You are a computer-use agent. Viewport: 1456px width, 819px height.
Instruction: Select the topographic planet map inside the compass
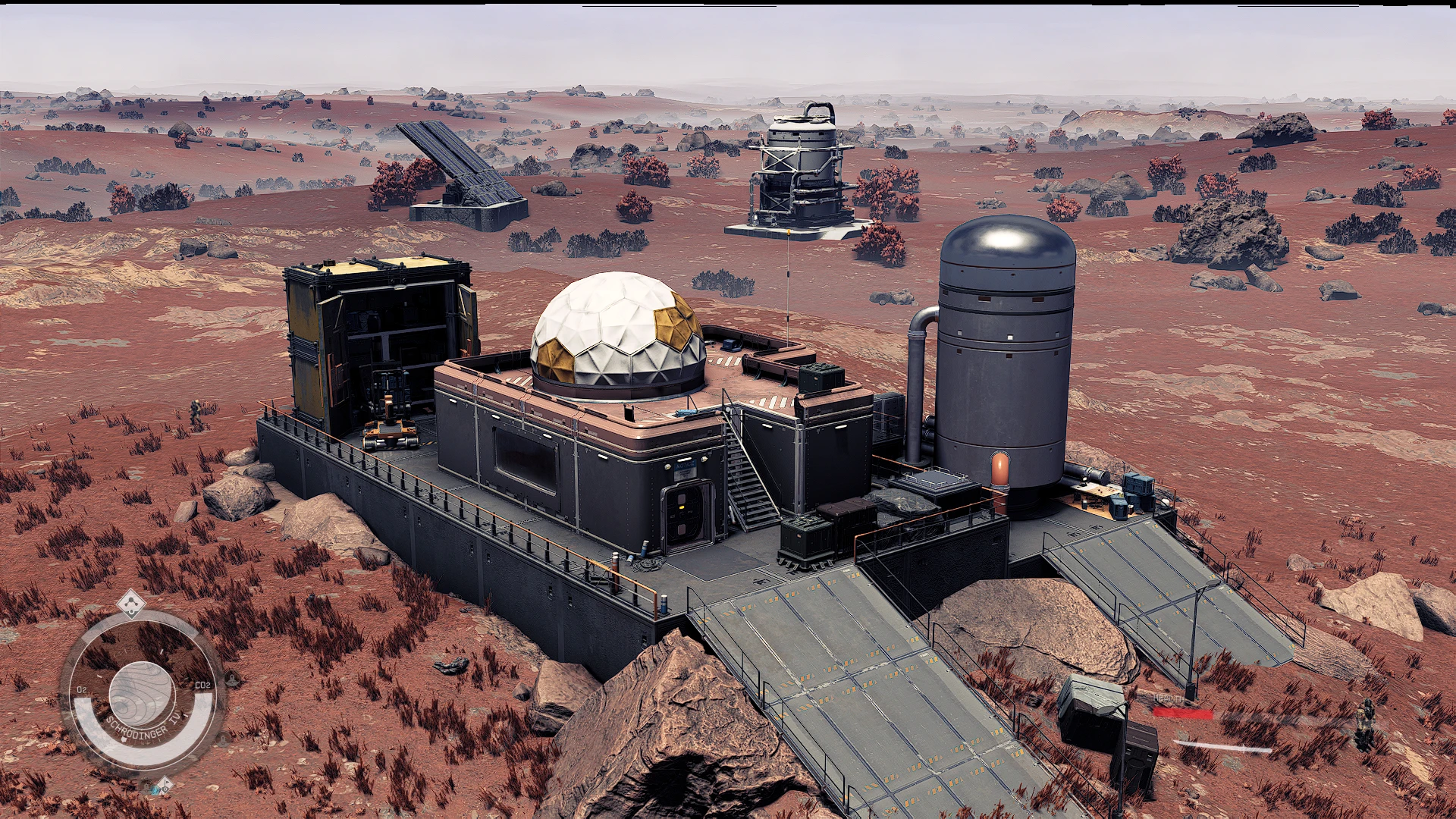[143, 692]
